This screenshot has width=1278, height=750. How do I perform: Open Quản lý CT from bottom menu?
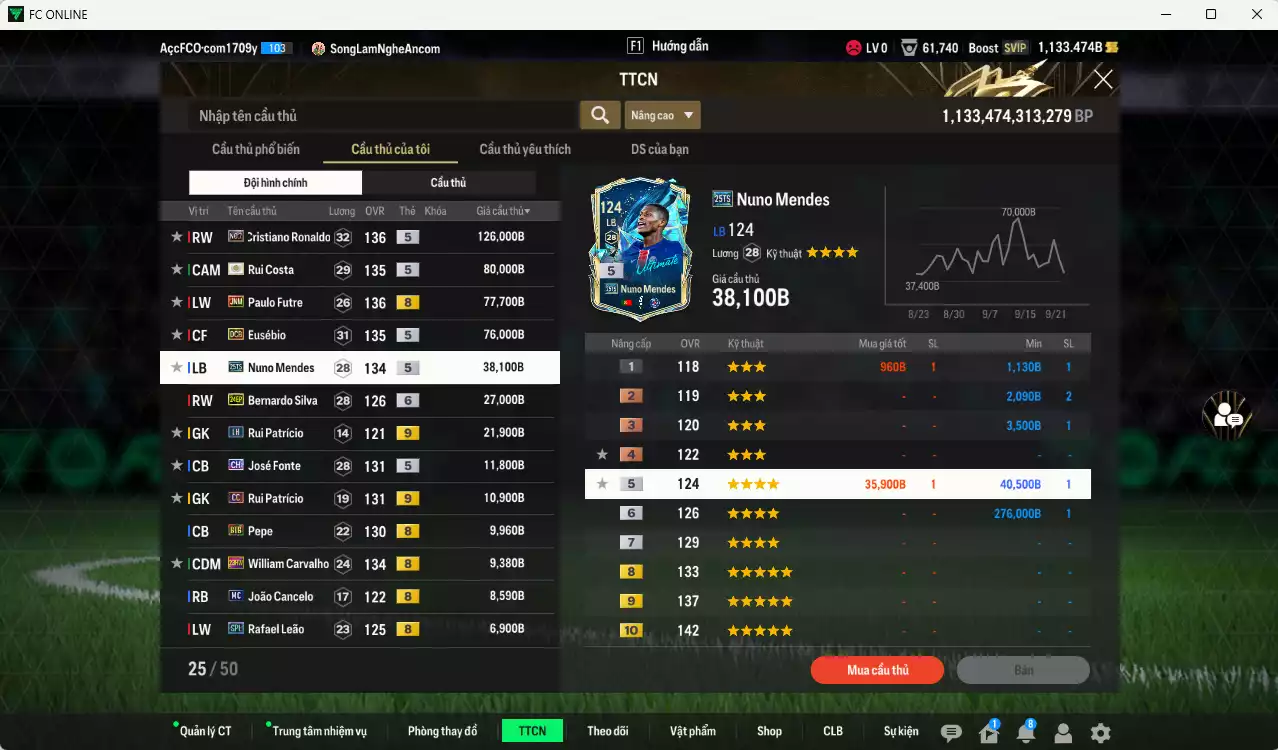[205, 731]
